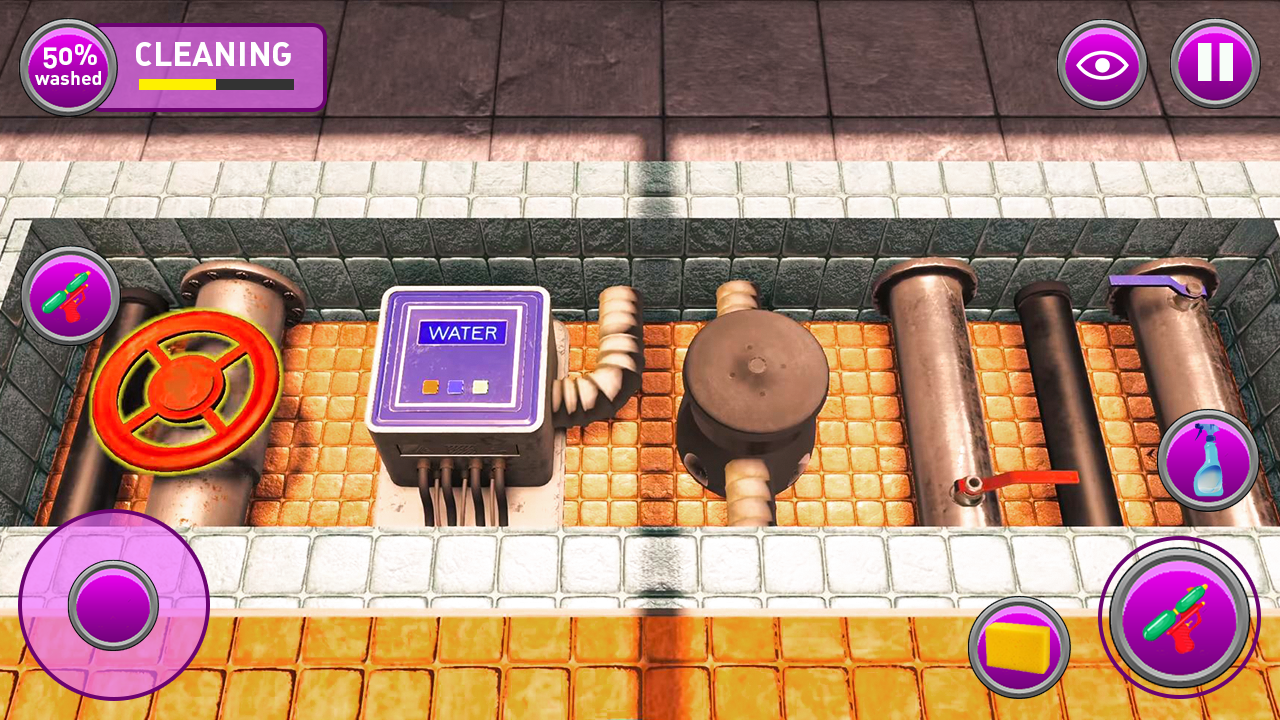Screen dimensions: 1280x720
Task: Tap the WATER label on control box
Action: click(x=462, y=330)
